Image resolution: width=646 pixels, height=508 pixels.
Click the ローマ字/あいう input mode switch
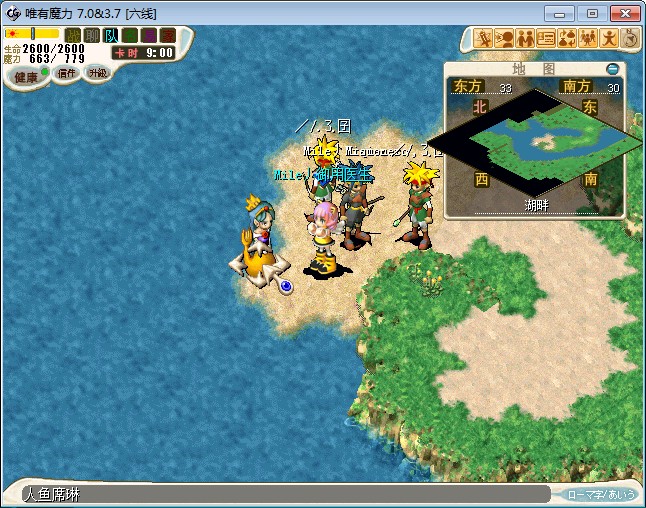click(598, 494)
